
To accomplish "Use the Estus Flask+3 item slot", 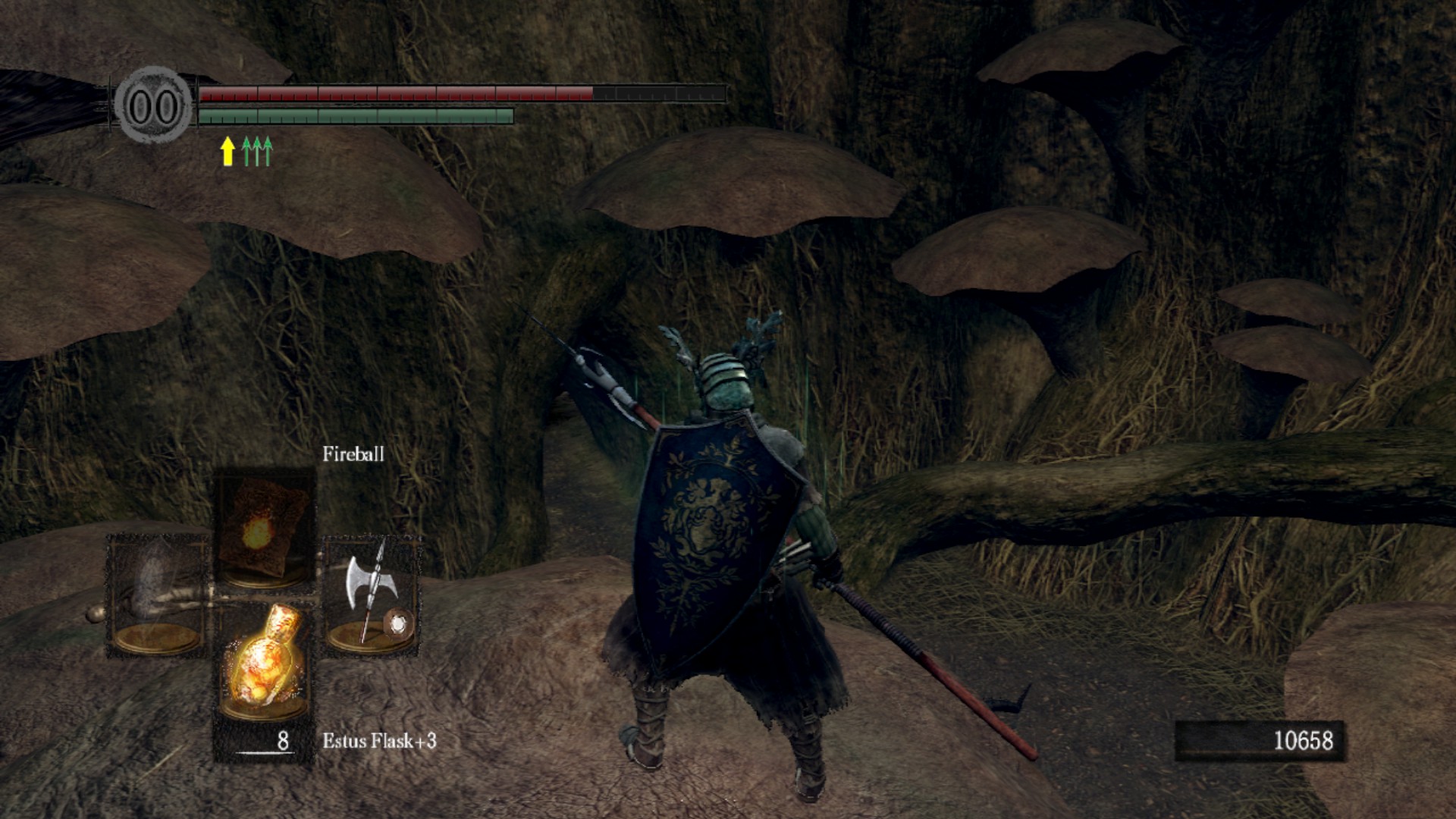I will 264,662.
